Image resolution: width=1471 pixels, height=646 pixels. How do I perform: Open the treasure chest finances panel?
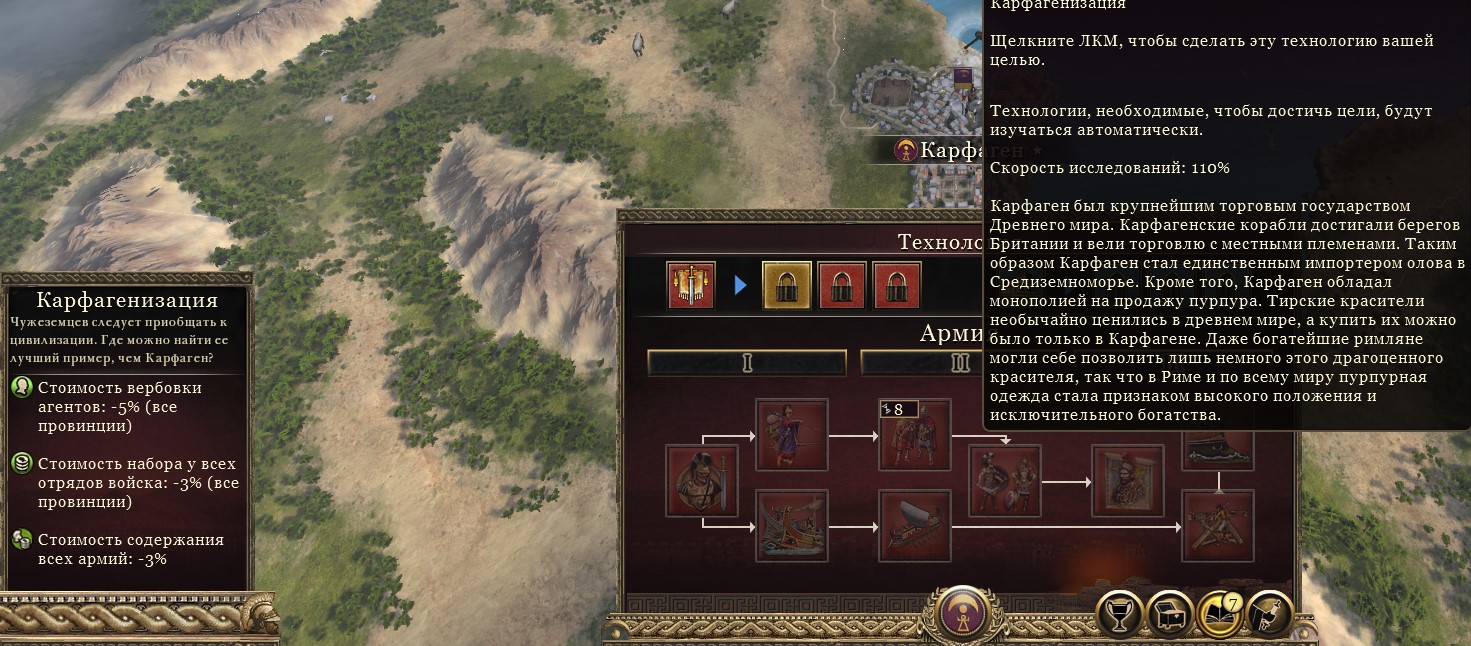pos(1169,613)
